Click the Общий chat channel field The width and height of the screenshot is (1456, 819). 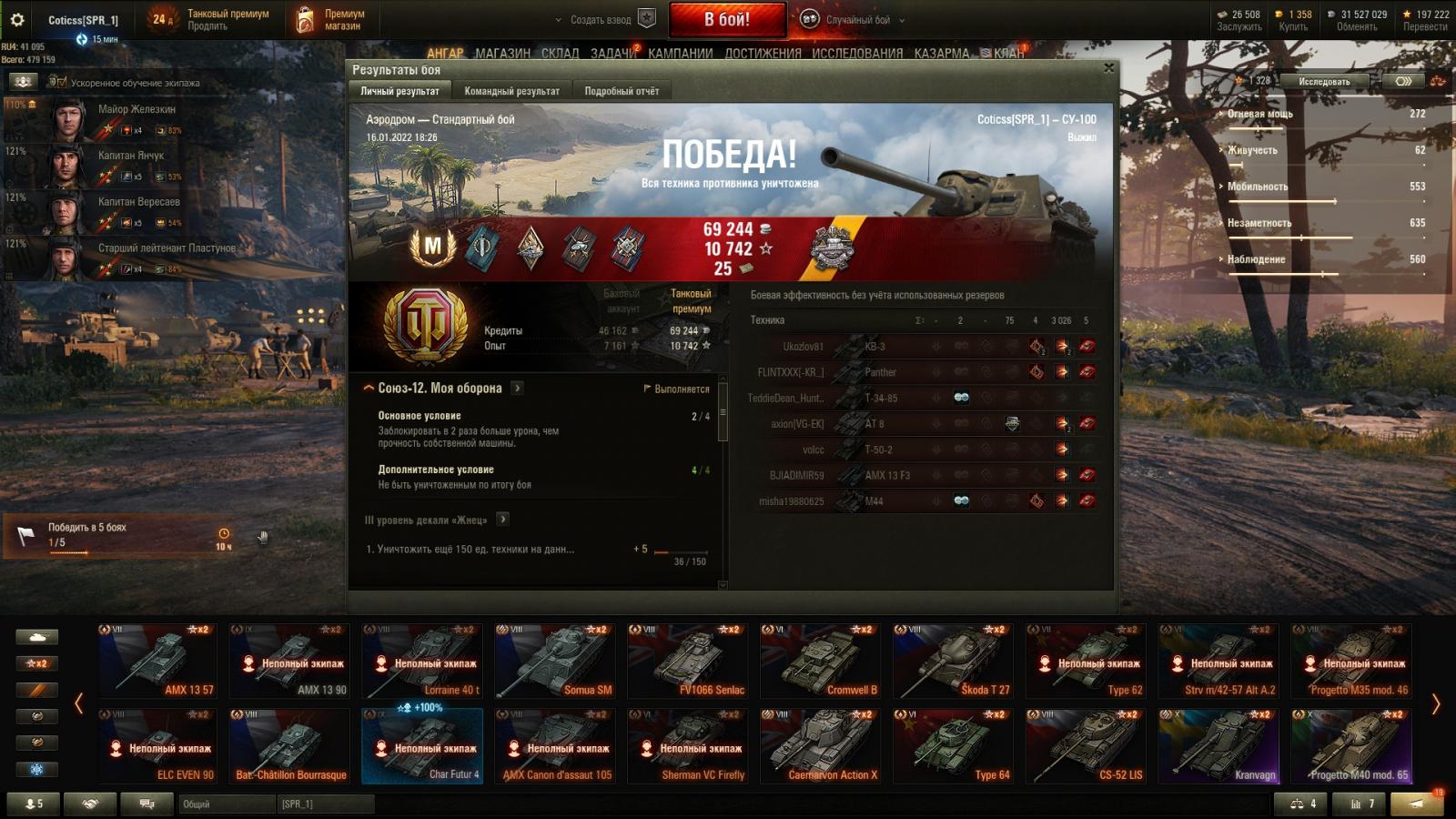coord(227,804)
